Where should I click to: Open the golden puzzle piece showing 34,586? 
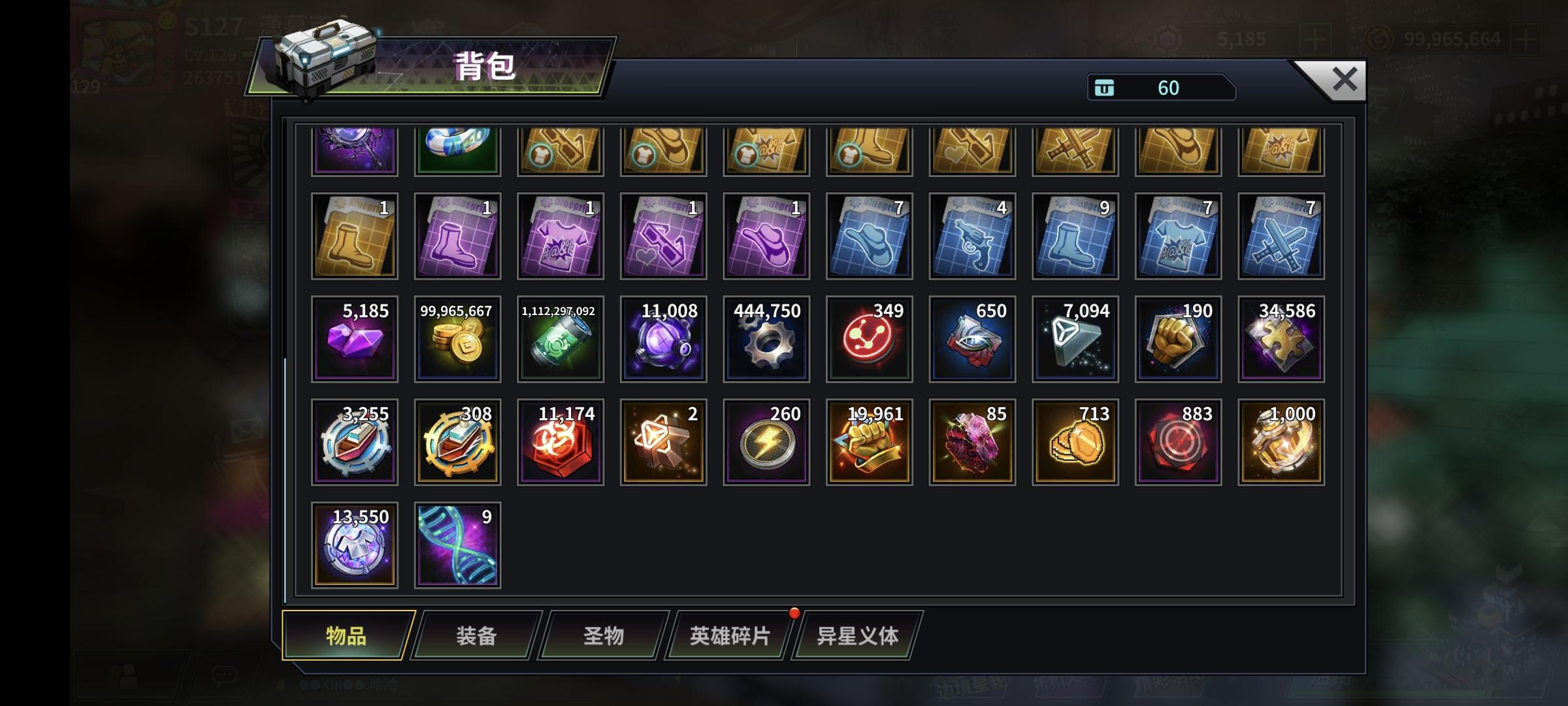tap(1281, 338)
